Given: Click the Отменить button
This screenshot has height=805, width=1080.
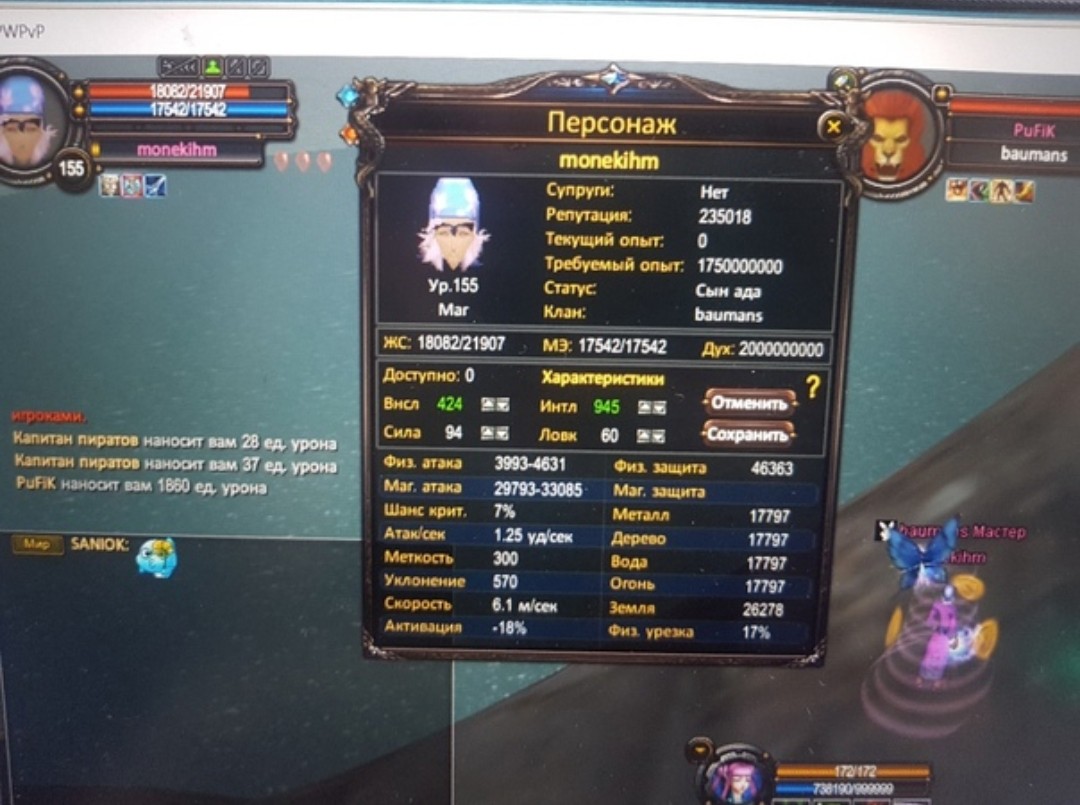Looking at the screenshot, I should pyautogui.click(x=749, y=403).
